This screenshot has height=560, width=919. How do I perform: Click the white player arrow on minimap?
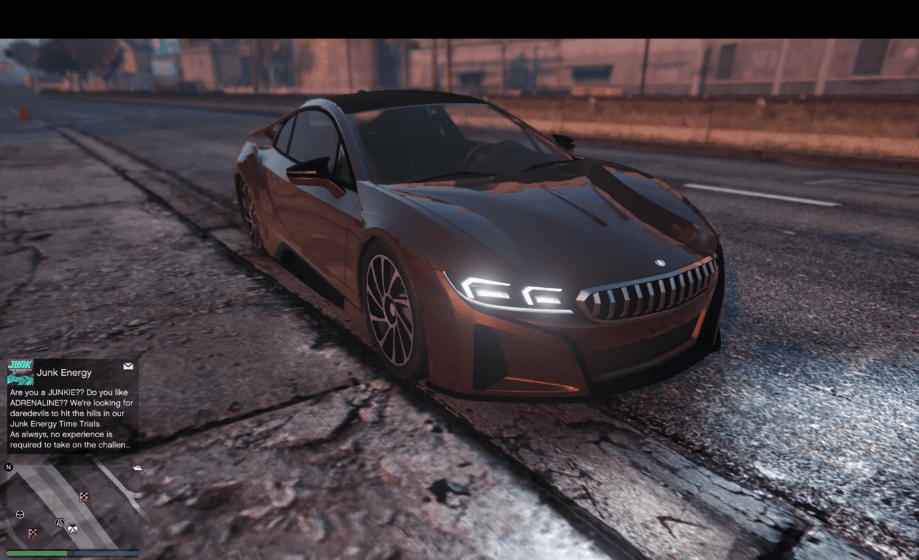[x=72, y=527]
